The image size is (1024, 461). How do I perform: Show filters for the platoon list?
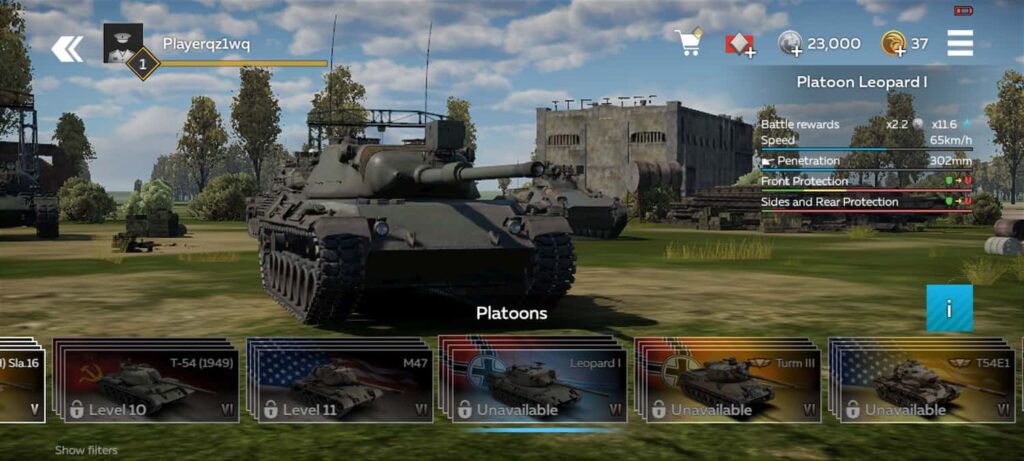pos(86,451)
